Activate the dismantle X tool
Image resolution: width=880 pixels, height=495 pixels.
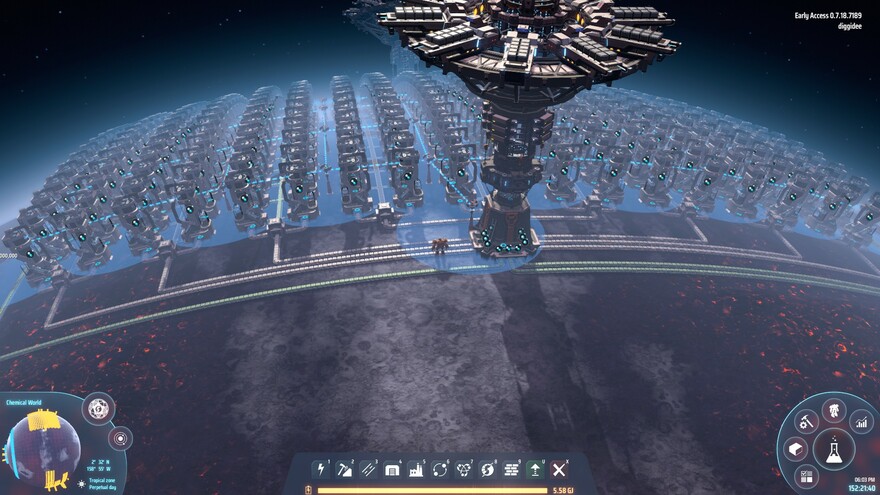click(x=560, y=469)
